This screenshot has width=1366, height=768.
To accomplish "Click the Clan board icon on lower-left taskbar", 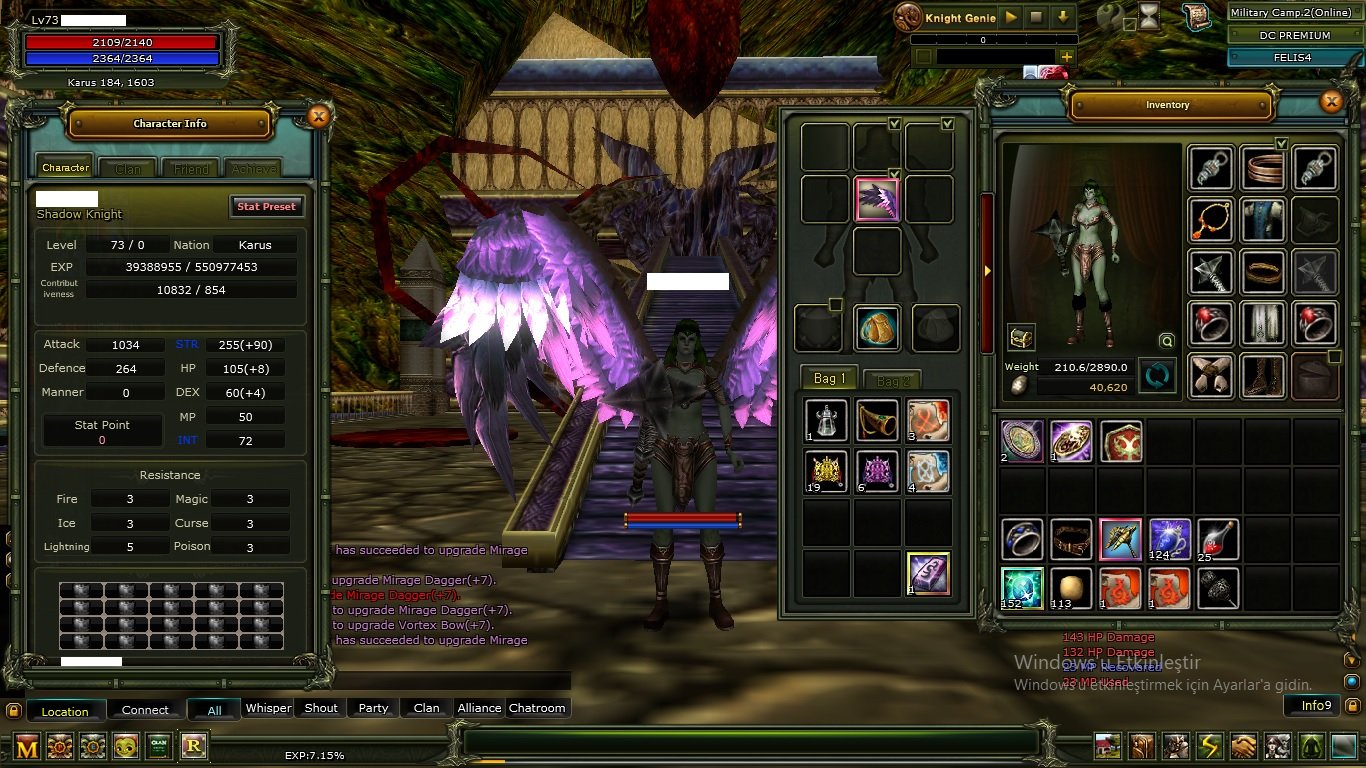I will point(159,746).
